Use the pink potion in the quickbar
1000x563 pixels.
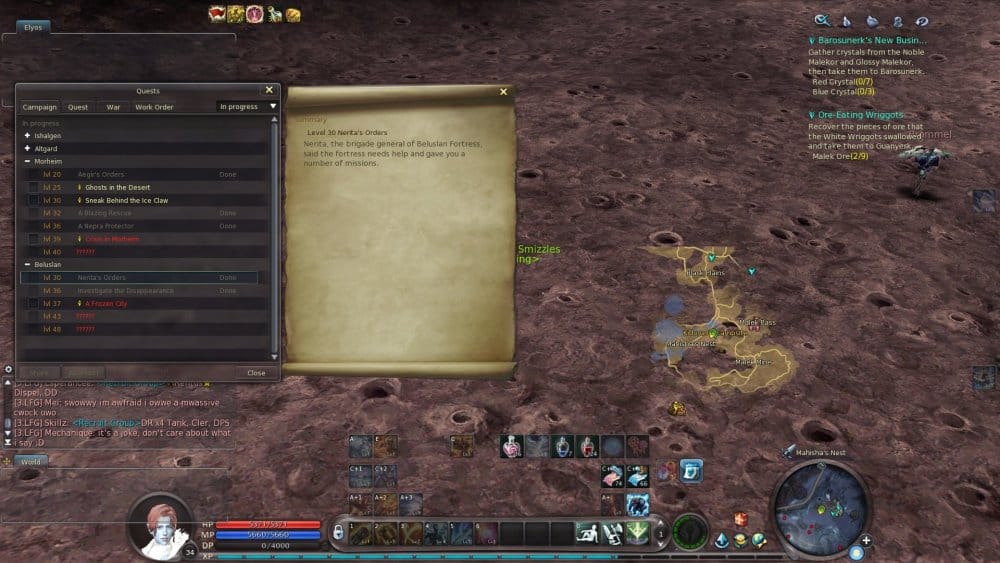coord(511,447)
